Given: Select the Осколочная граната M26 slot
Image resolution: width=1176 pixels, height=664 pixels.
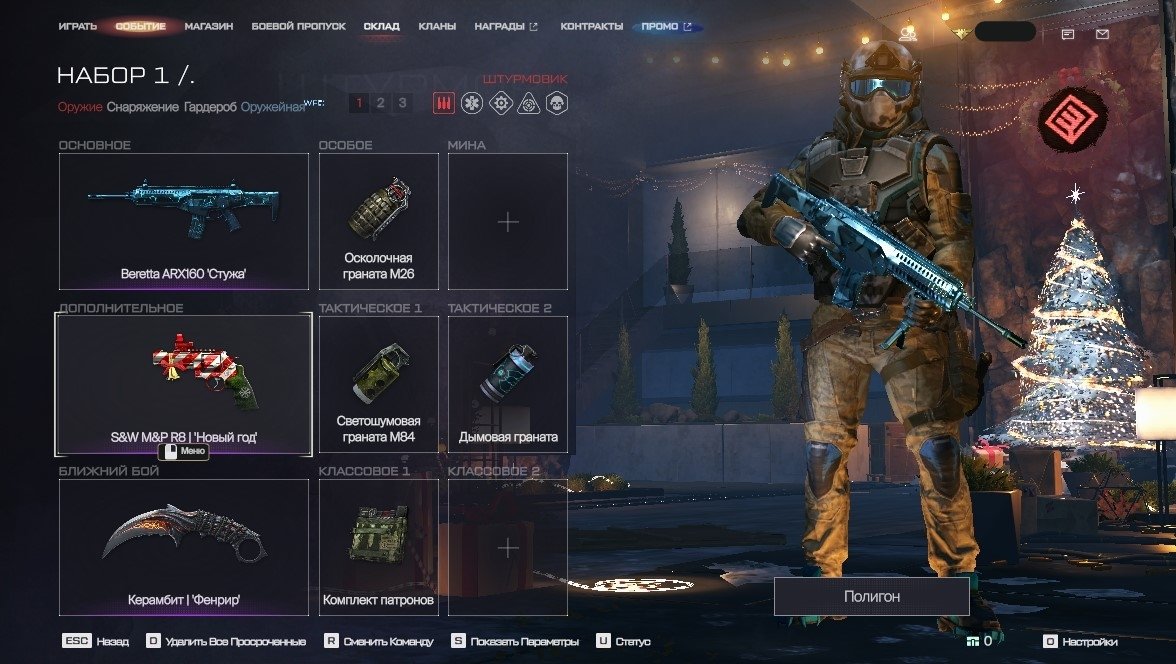Looking at the screenshot, I should (378, 221).
